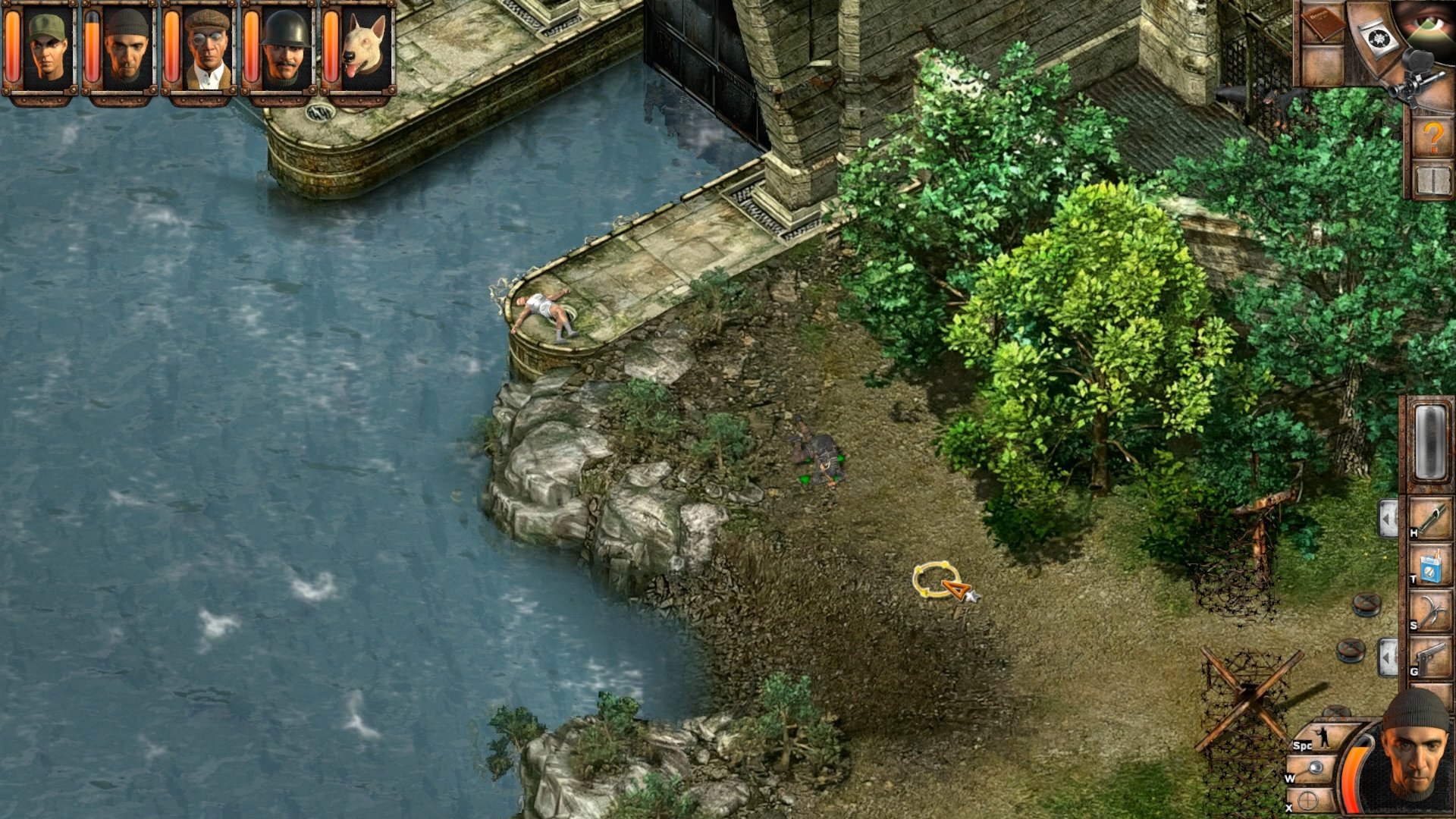
Task: Toggle the W movement mode icon
Action: (x=1315, y=767)
